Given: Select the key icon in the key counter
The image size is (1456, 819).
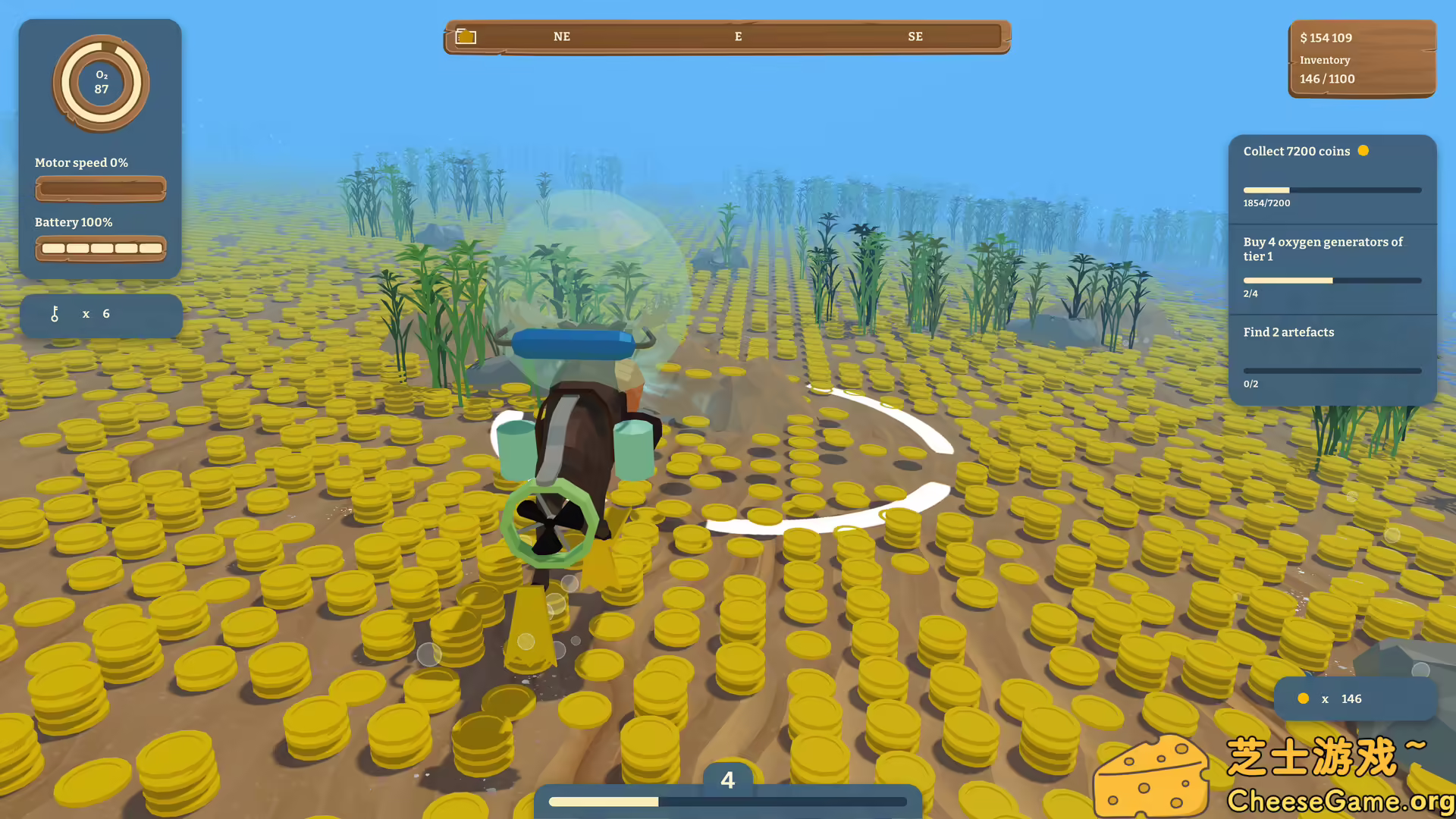Looking at the screenshot, I should coord(55,313).
